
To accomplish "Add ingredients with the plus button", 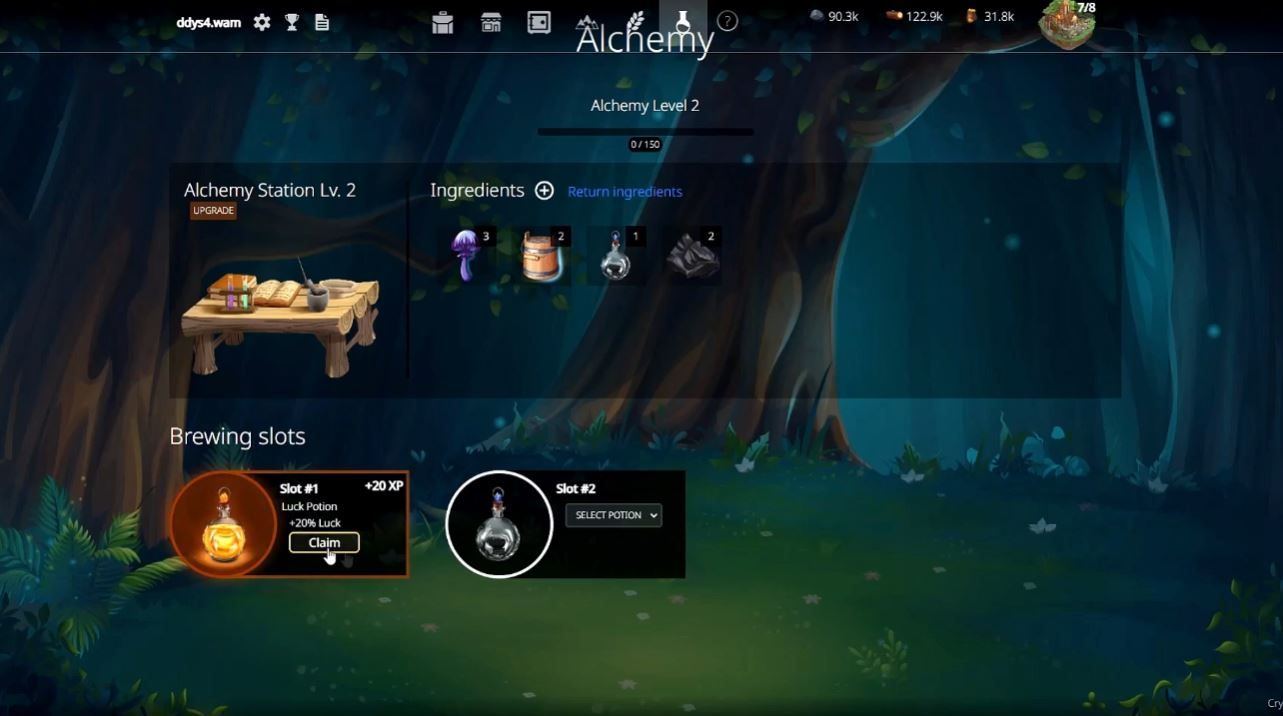I will [544, 191].
